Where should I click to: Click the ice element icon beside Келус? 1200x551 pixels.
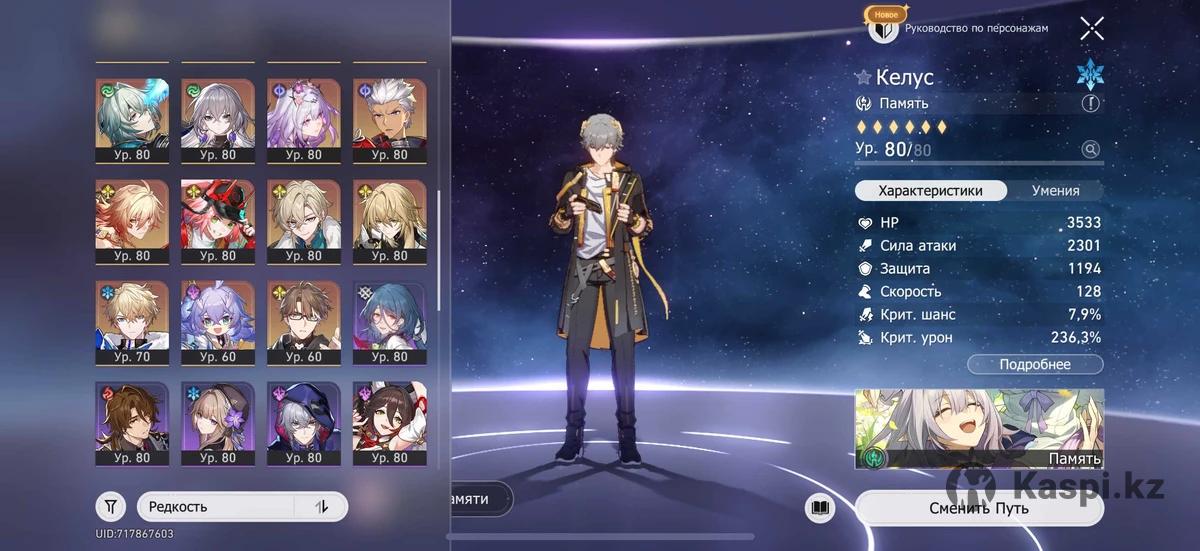tap(1089, 75)
